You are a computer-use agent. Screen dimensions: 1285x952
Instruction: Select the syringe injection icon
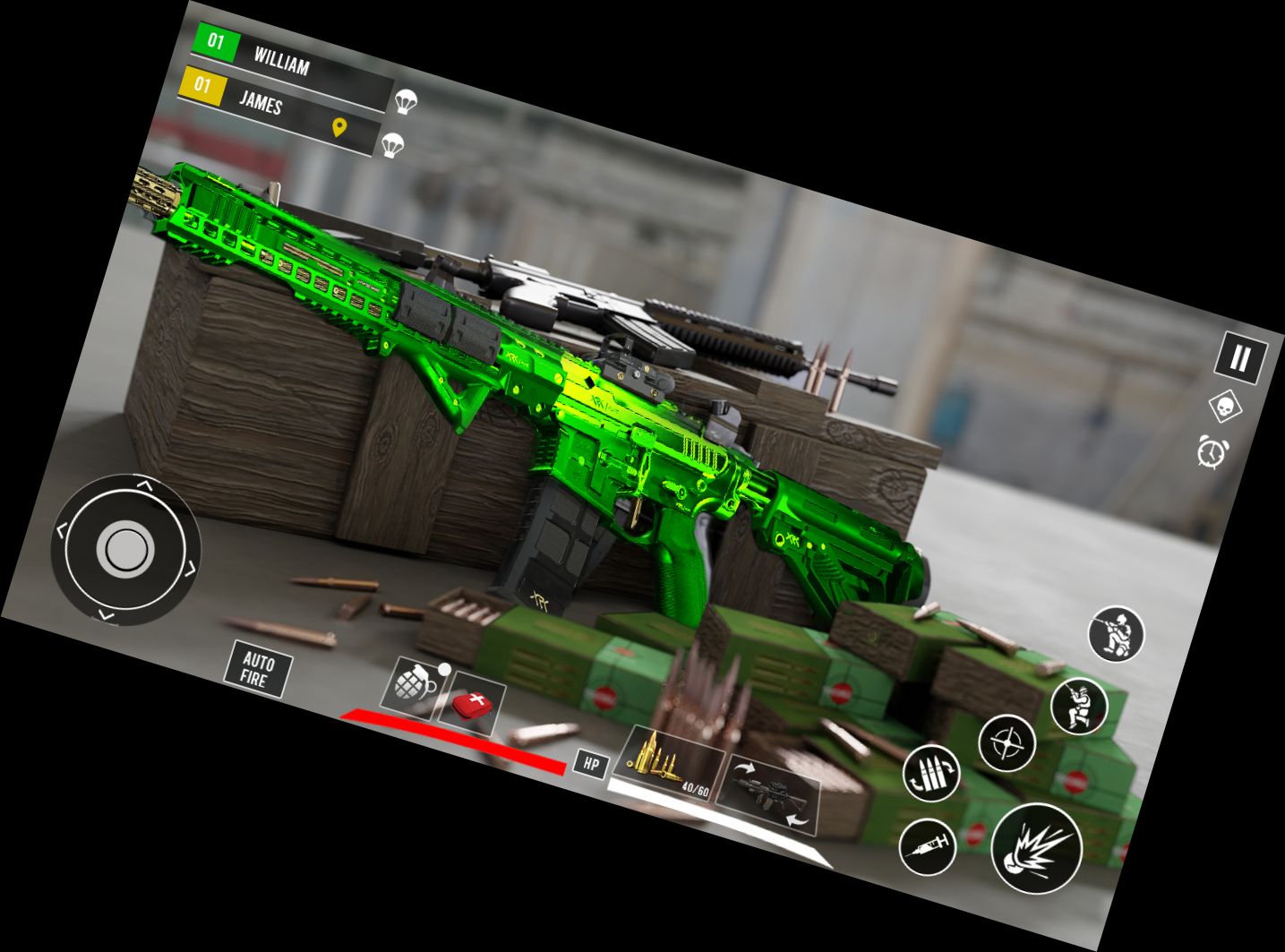929,845
